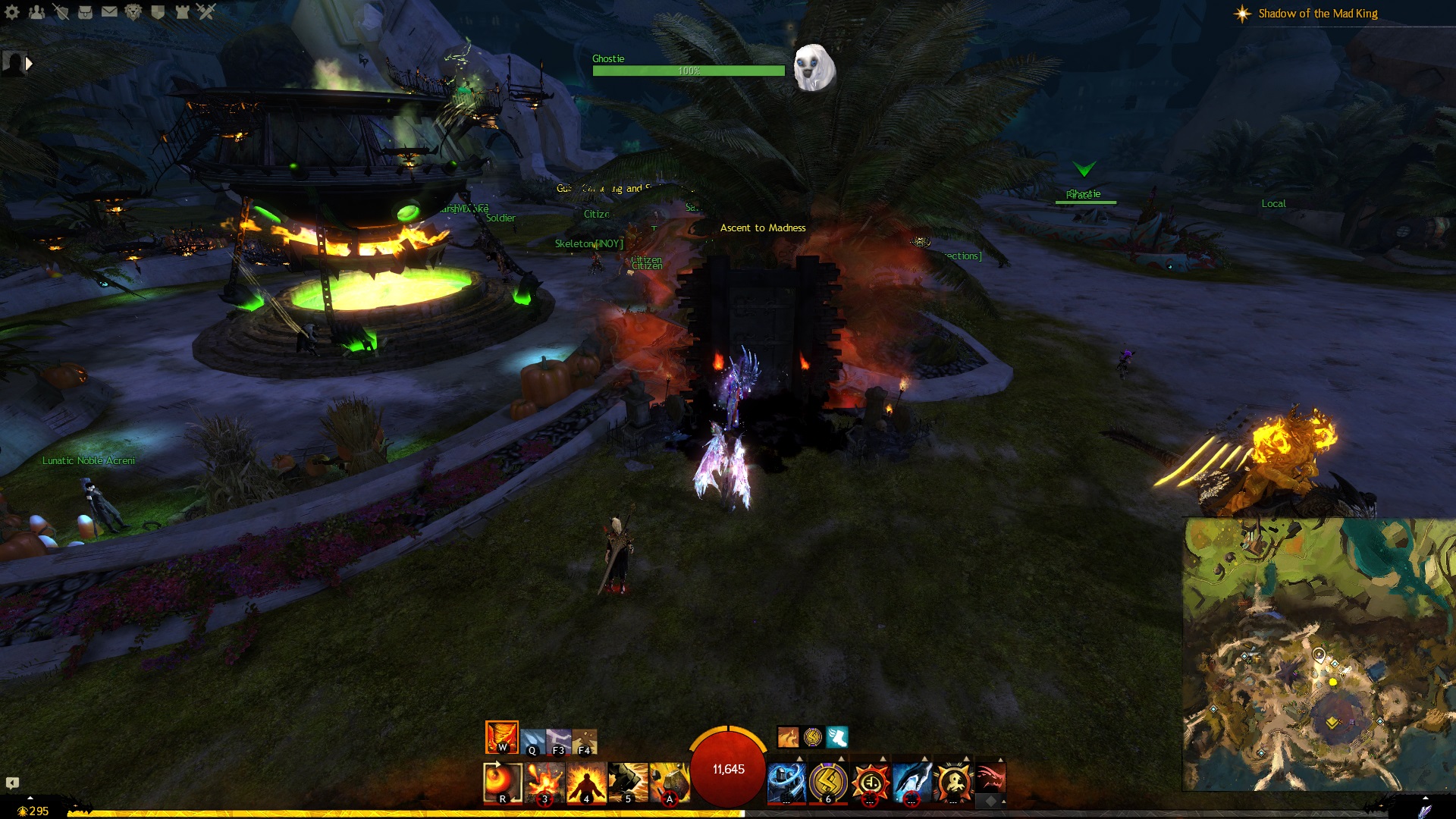Screen dimensions: 1456x819
Task: Select the Shadow of the Mad King event tracker
Action: click(x=1317, y=14)
